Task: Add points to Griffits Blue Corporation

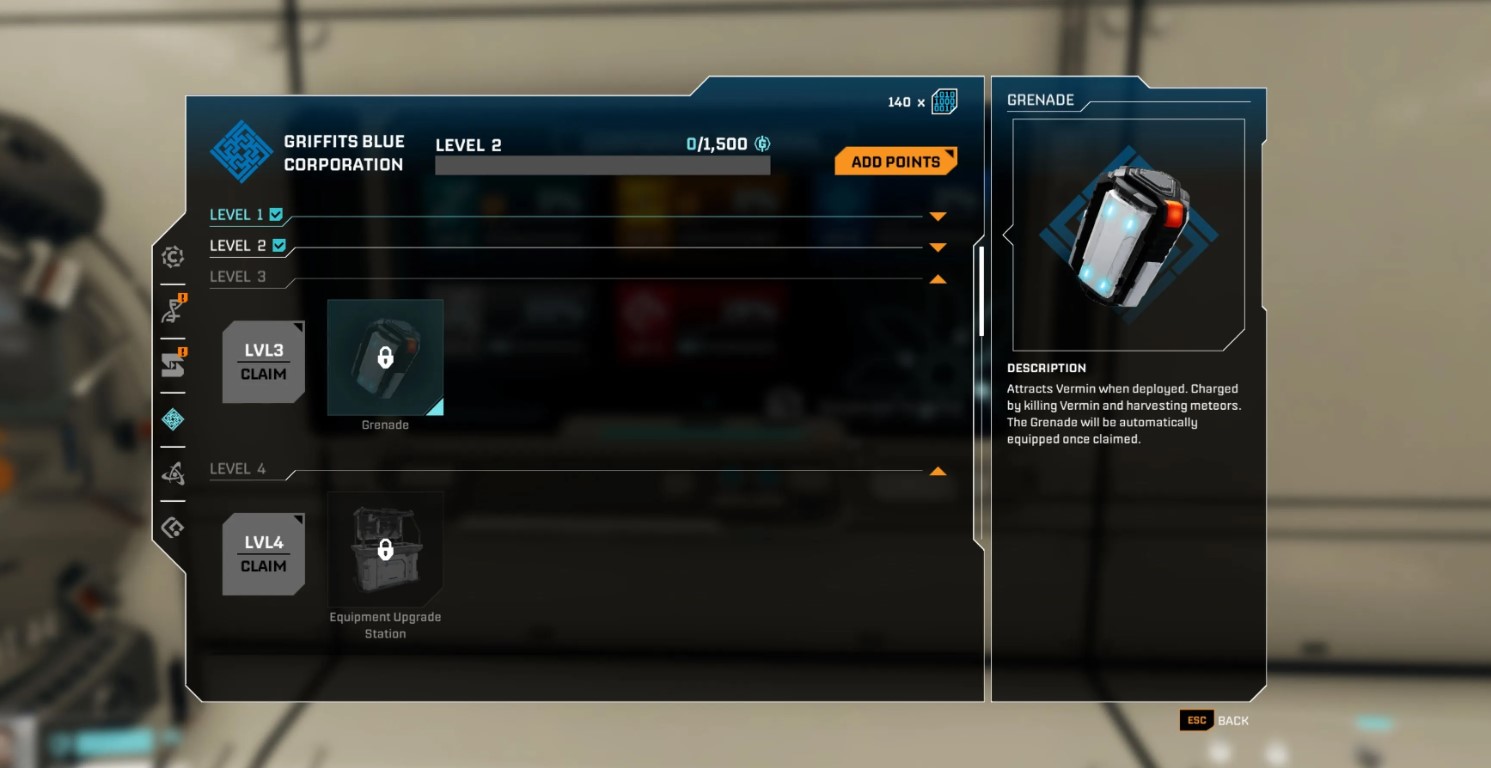Action: click(895, 162)
